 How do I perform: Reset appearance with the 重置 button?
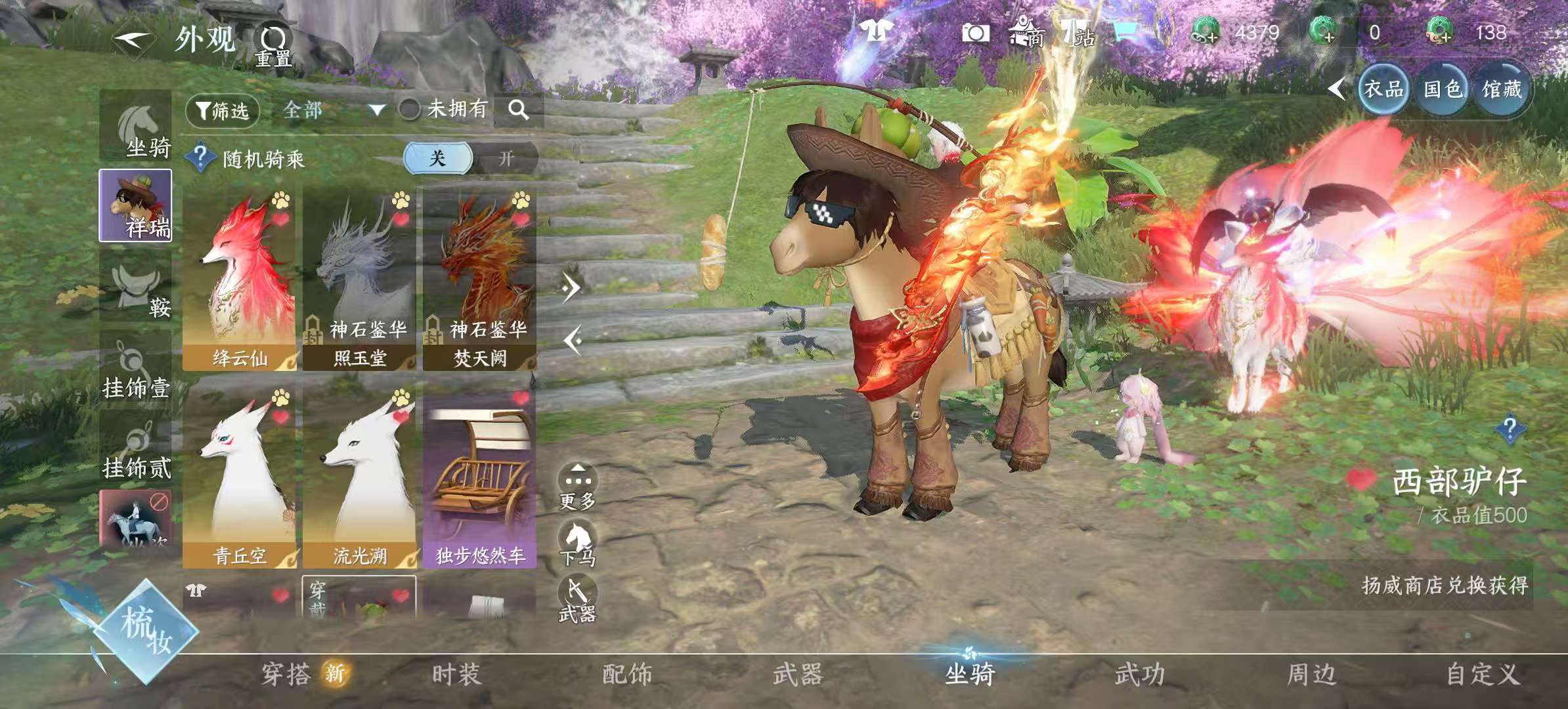pos(273,46)
